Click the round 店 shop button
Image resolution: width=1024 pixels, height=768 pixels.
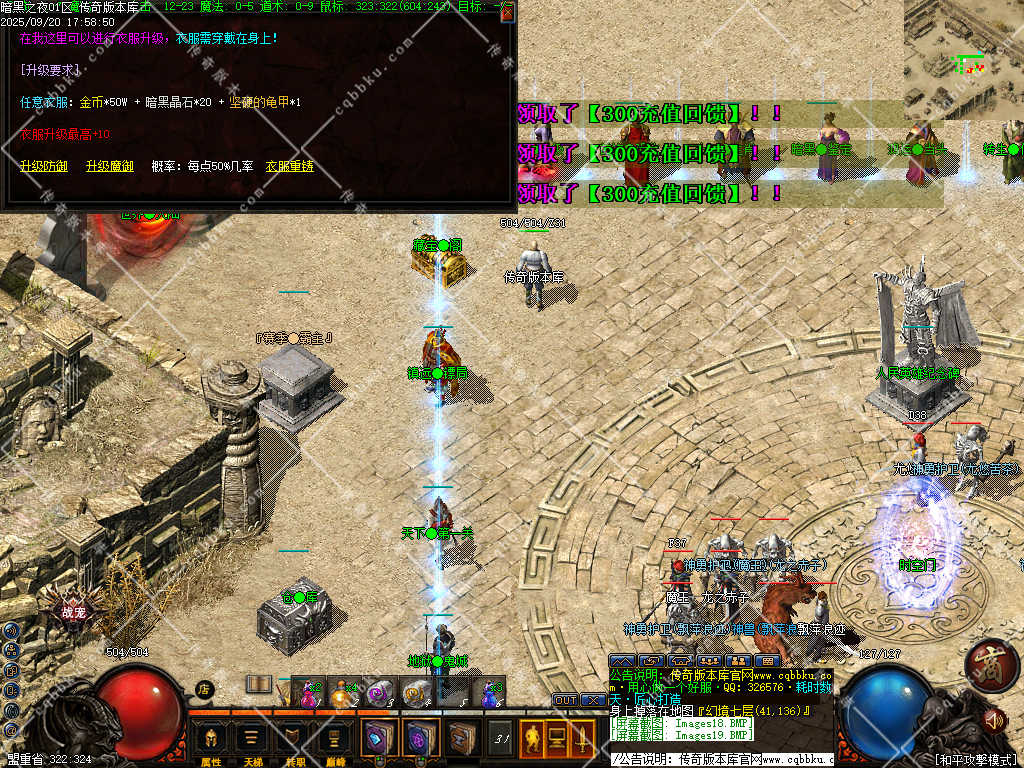click(204, 688)
